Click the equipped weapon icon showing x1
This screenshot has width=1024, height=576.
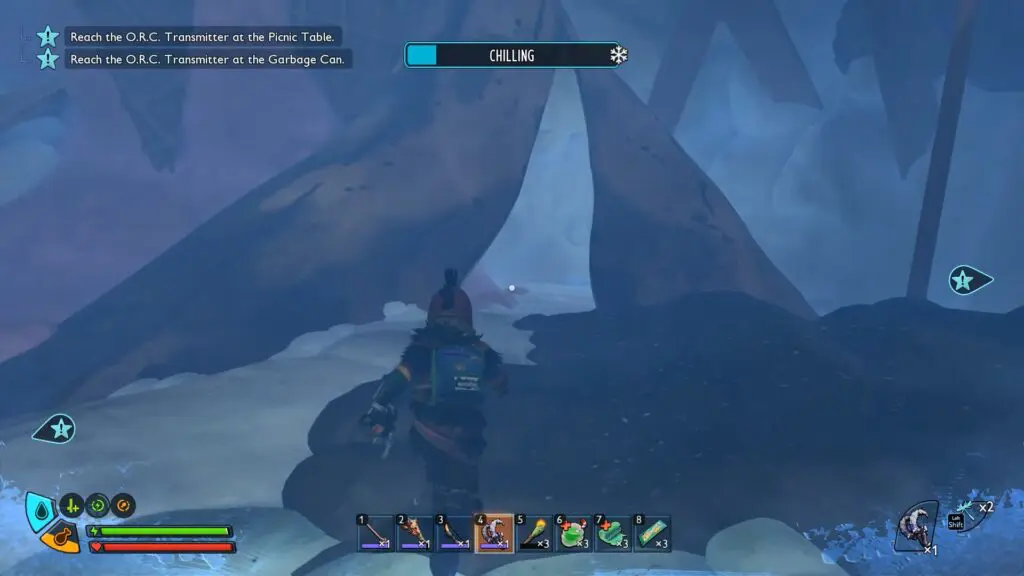pos(916,527)
